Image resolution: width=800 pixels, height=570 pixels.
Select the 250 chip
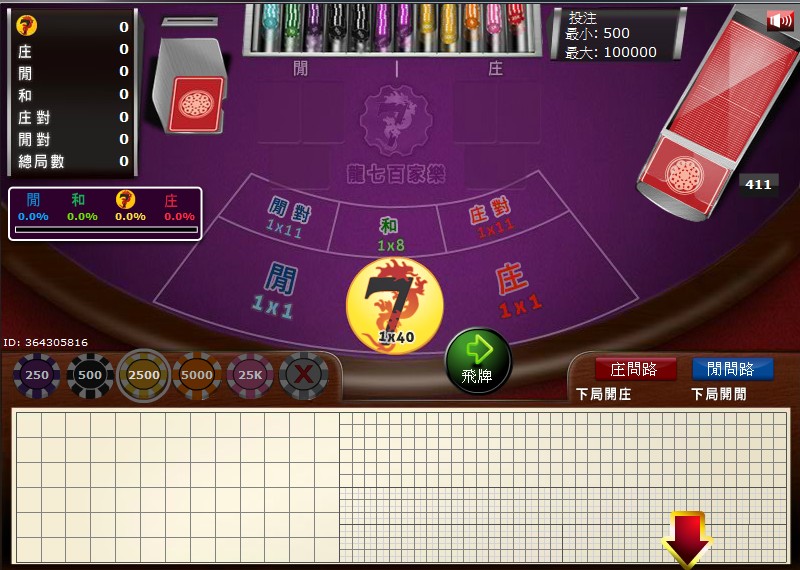(37, 376)
